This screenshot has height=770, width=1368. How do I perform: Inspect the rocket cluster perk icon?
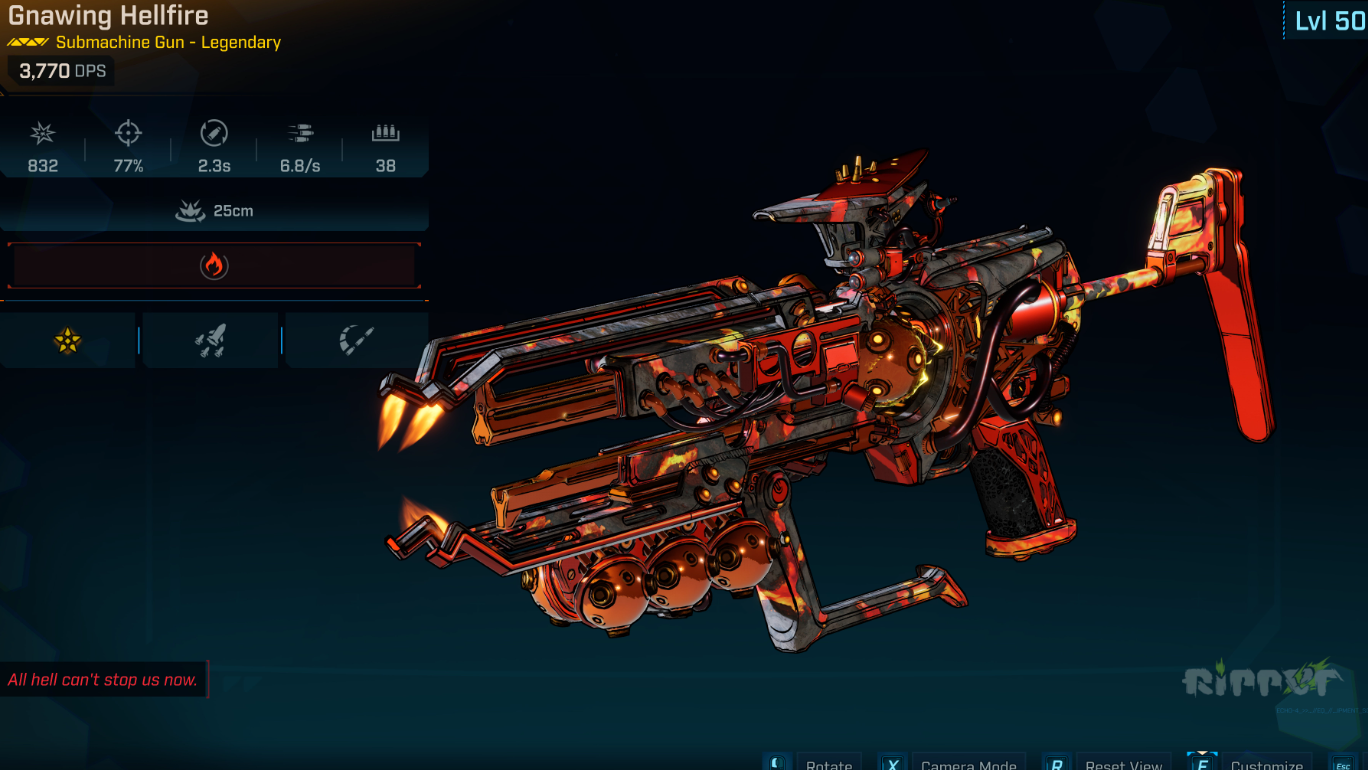[x=210, y=341]
